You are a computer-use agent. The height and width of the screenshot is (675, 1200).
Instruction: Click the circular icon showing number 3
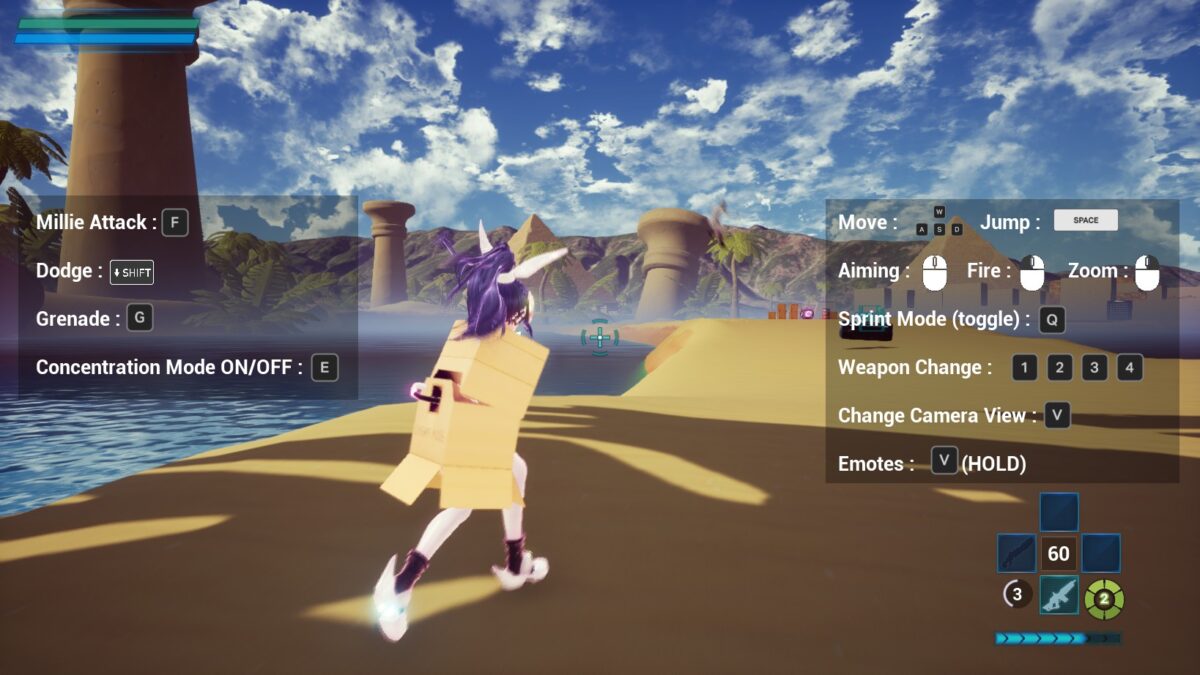[1017, 595]
